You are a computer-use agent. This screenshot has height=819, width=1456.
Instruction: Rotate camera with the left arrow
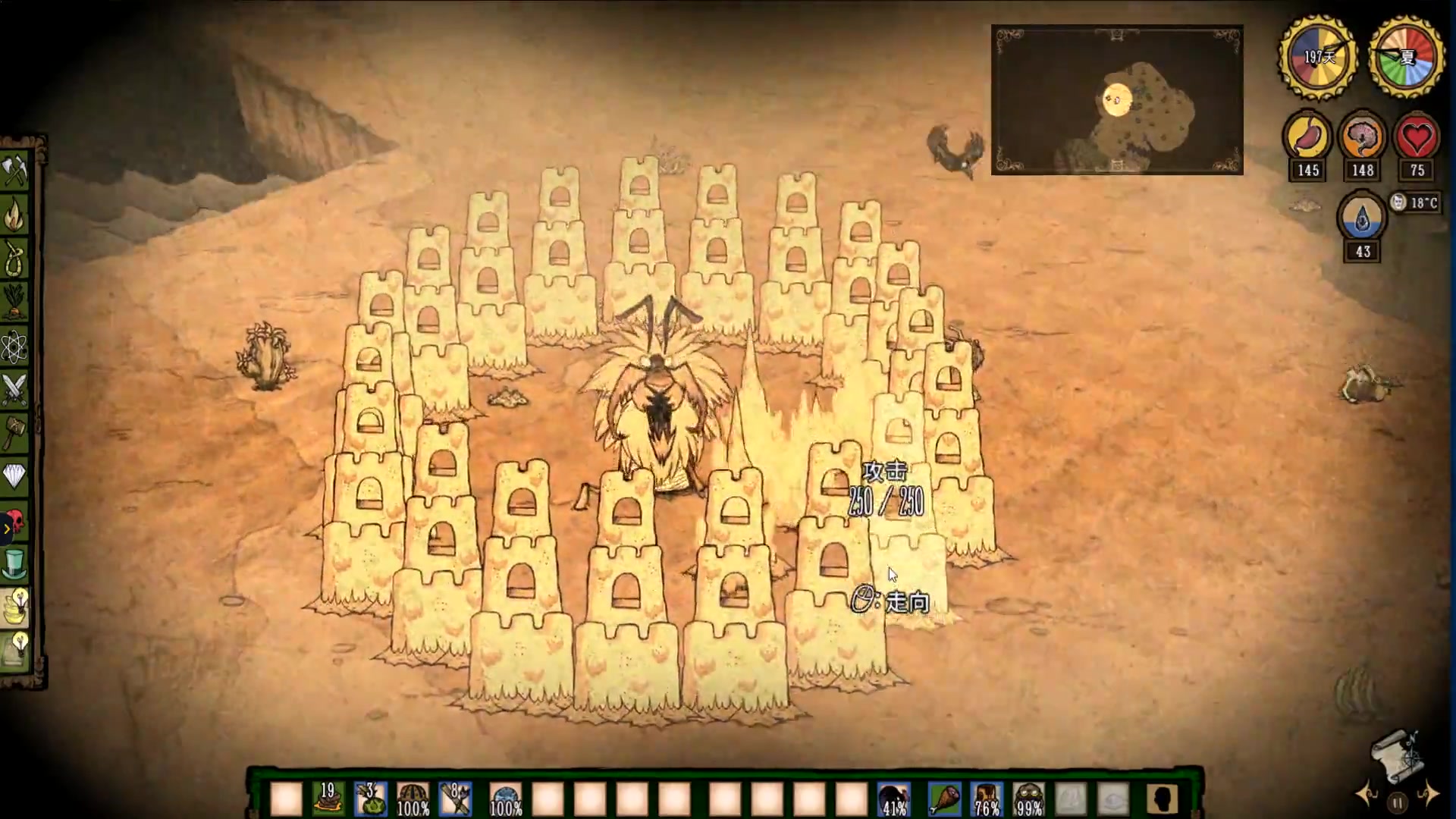1368,794
